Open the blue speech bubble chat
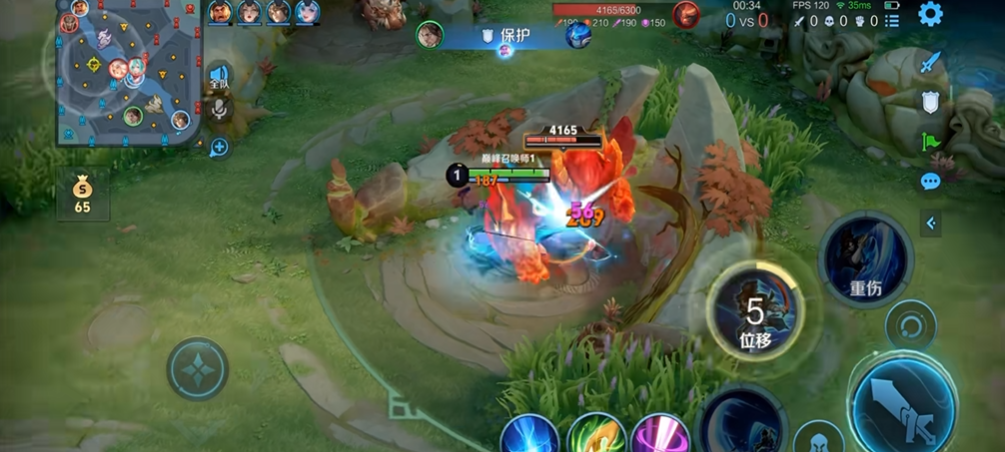 [x=931, y=181]
